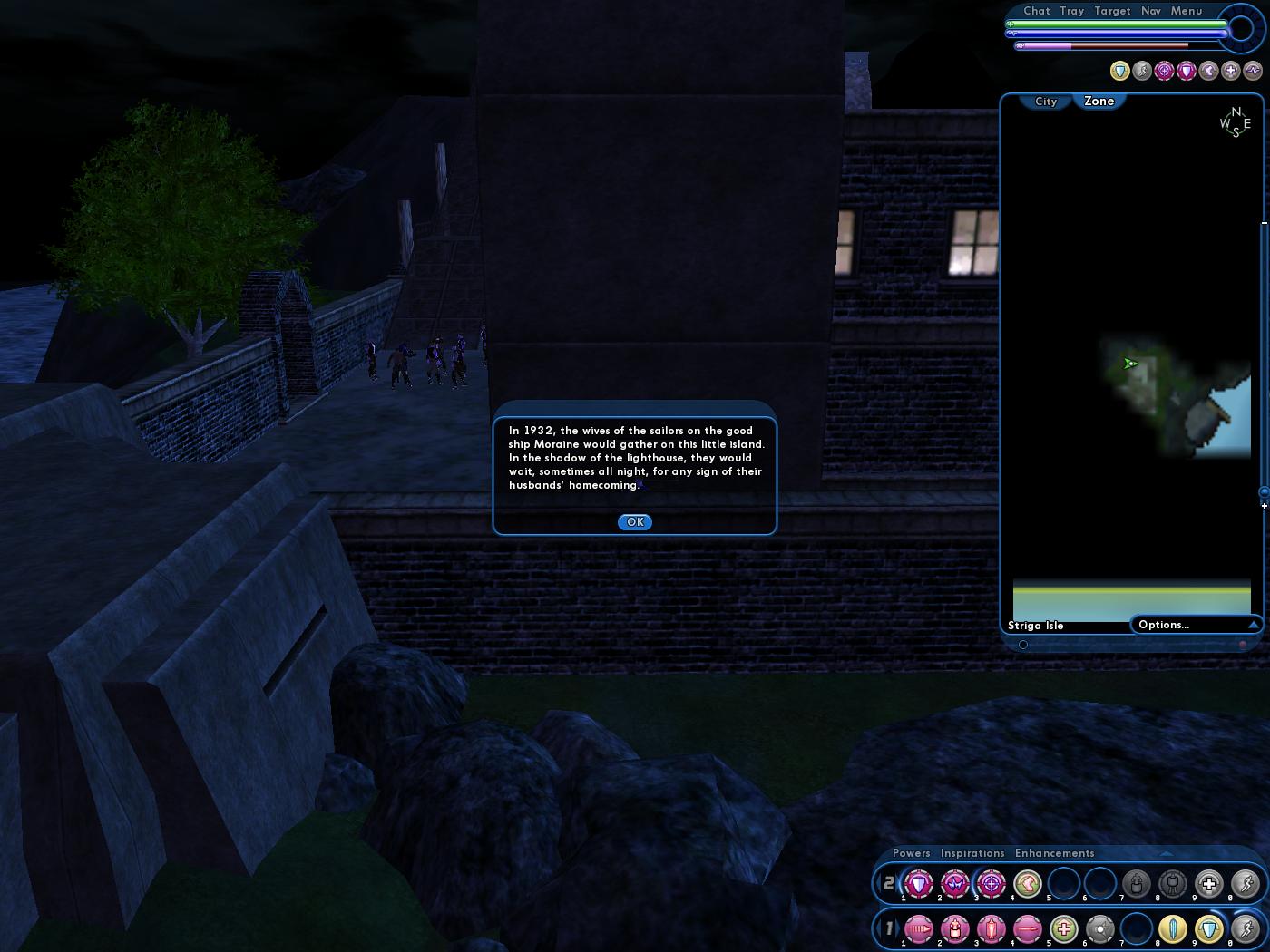Image resolution: width=1270 pixels, height=952 pixels.
Task: Use the green medical cross power
Action: point(1063,929)
